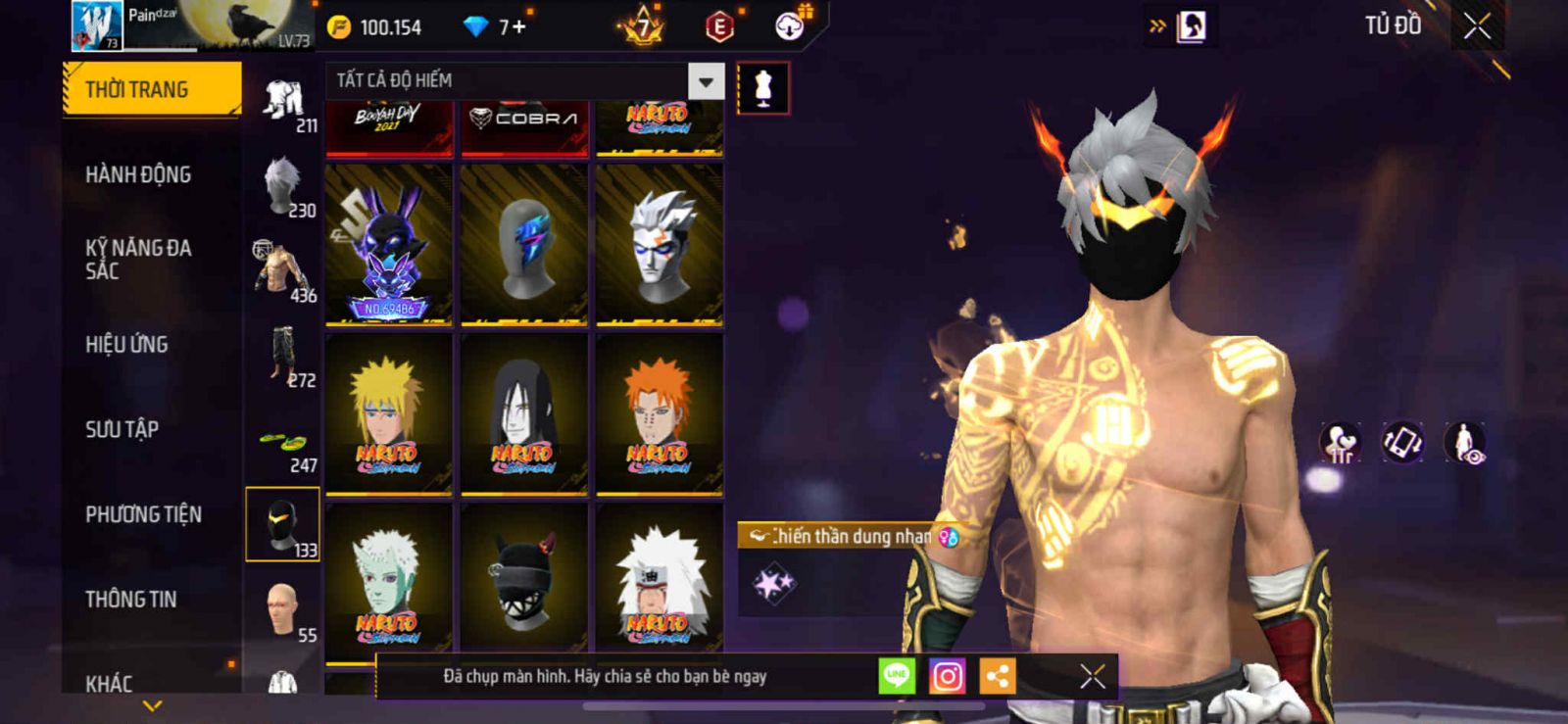
Task: Open the rarity filter dropdown
Action: pyautogui.click(x=706, y=81)
